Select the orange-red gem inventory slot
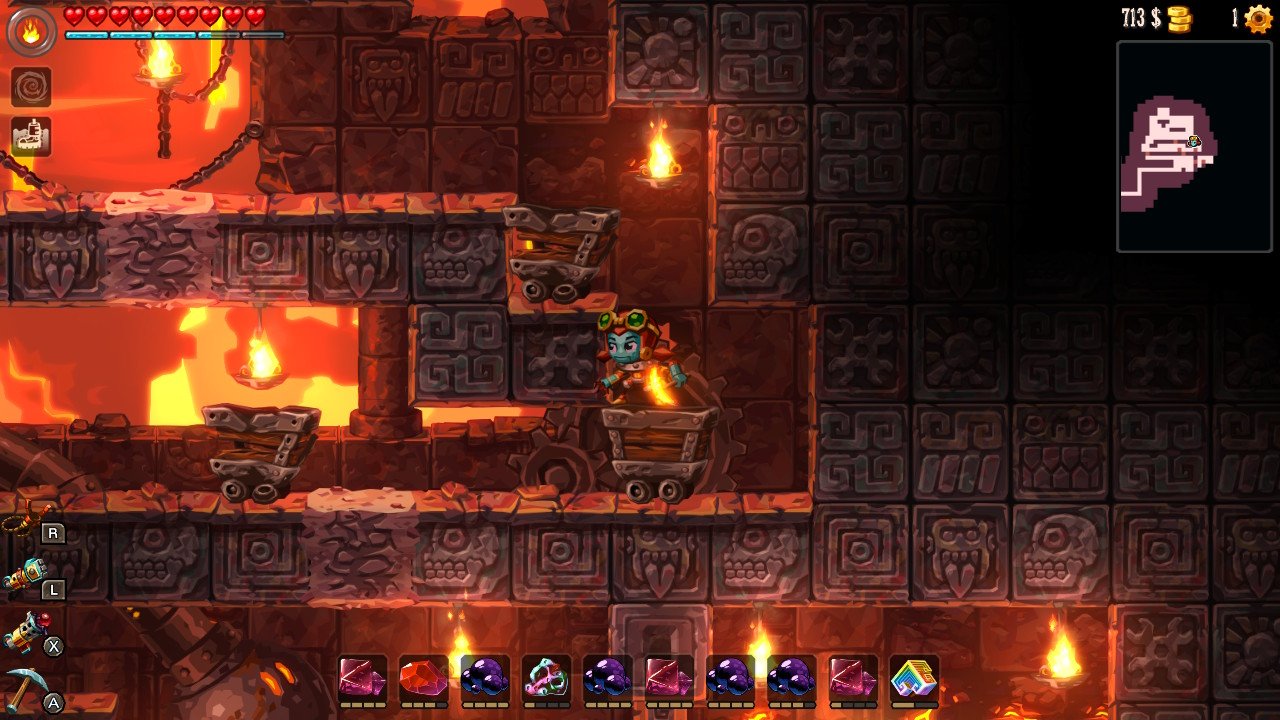This screenshot has width=1280, height=720. (x=422, y=678)
